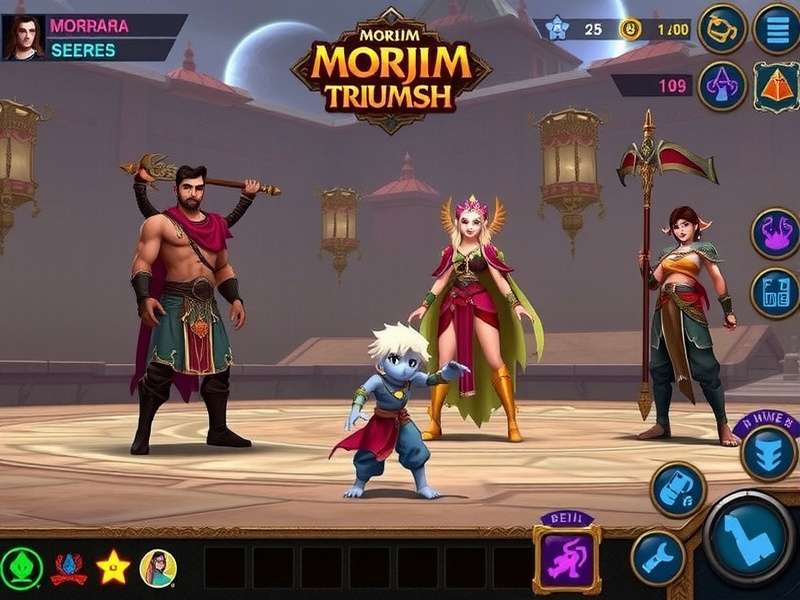Viewport: 800px width, 600px height.
Task: Click the yellow star icon
Action: point(113,567)
